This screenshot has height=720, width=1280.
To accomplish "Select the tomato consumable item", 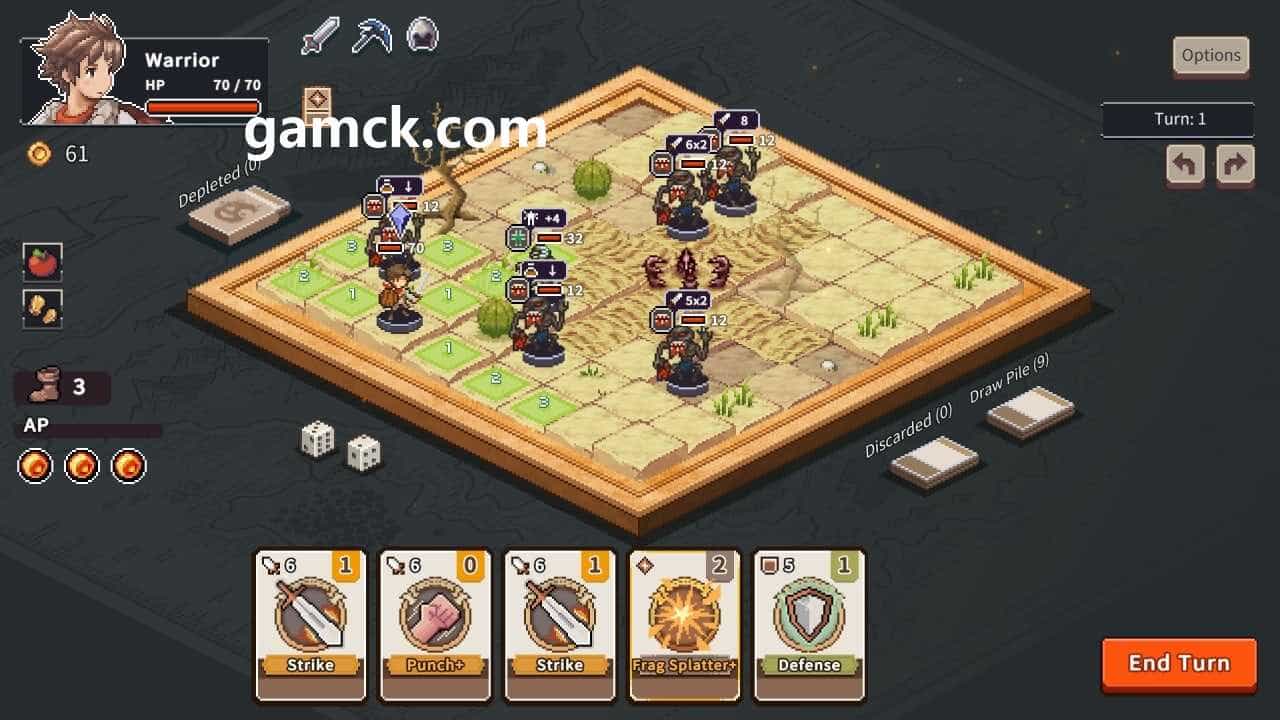I will click(43, 262).
